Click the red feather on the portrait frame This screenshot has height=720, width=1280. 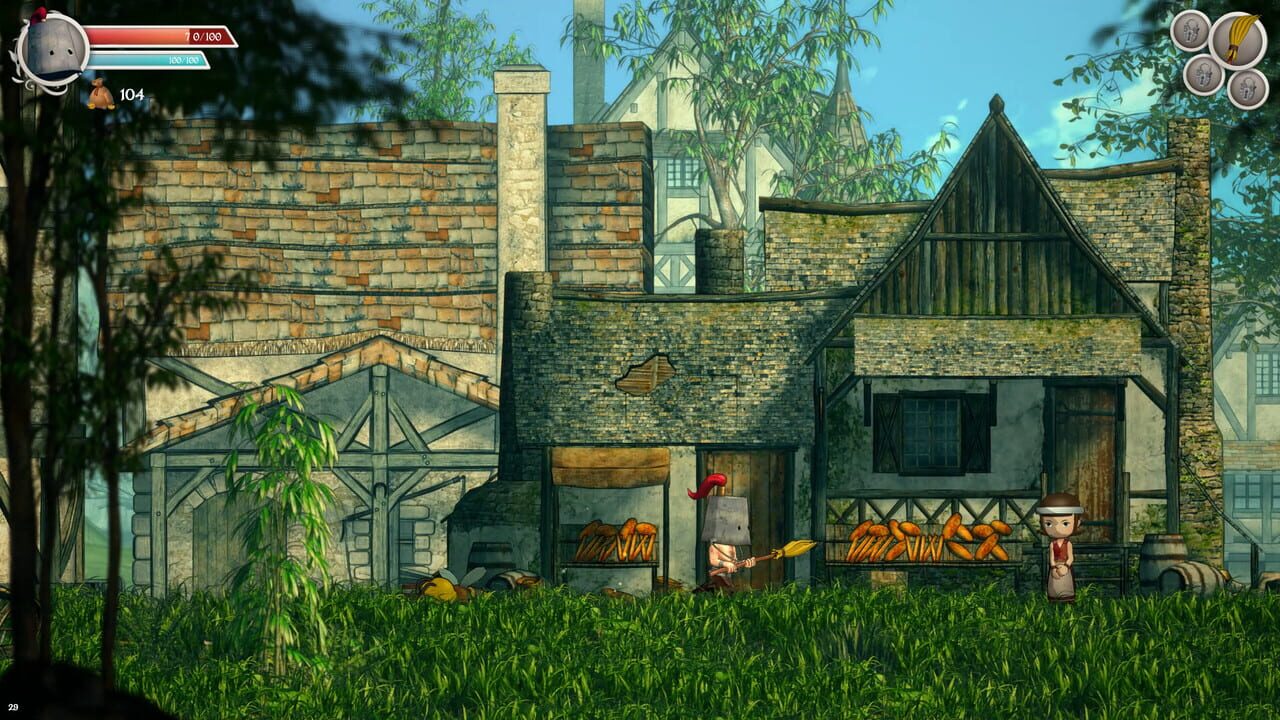pos(38,16)
